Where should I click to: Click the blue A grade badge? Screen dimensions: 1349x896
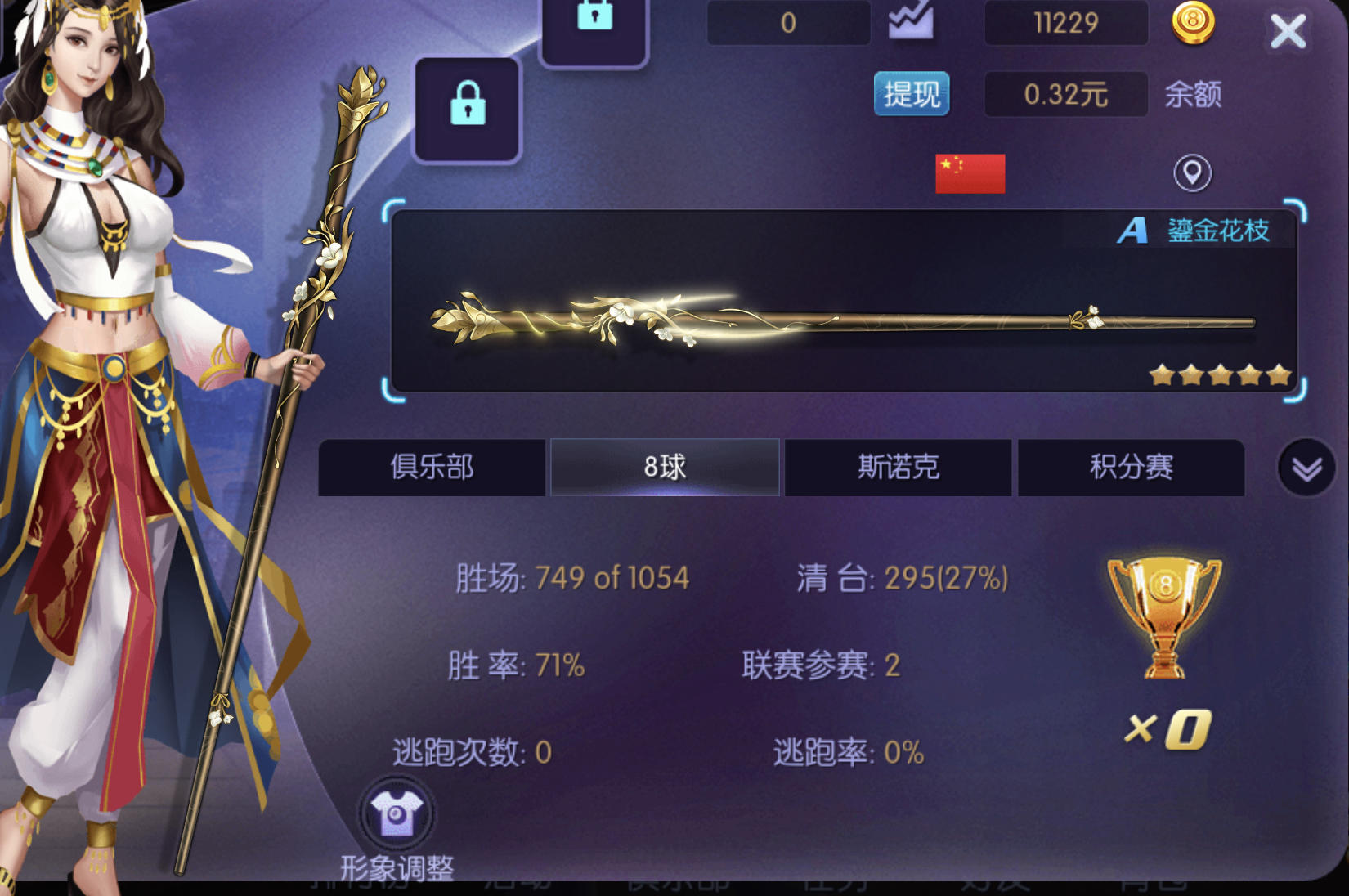(1132, 231)
